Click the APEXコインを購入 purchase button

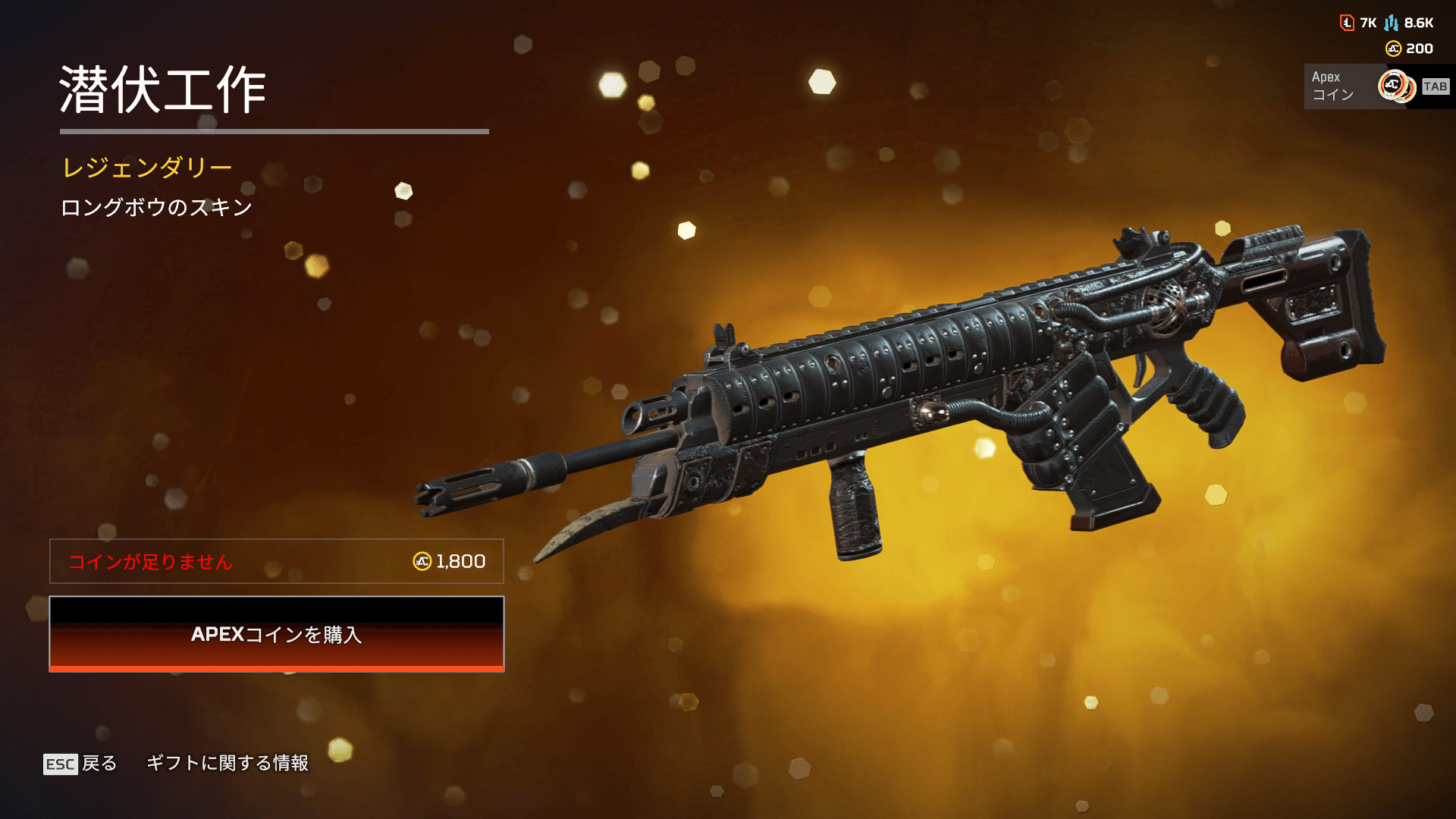(277, 634)
